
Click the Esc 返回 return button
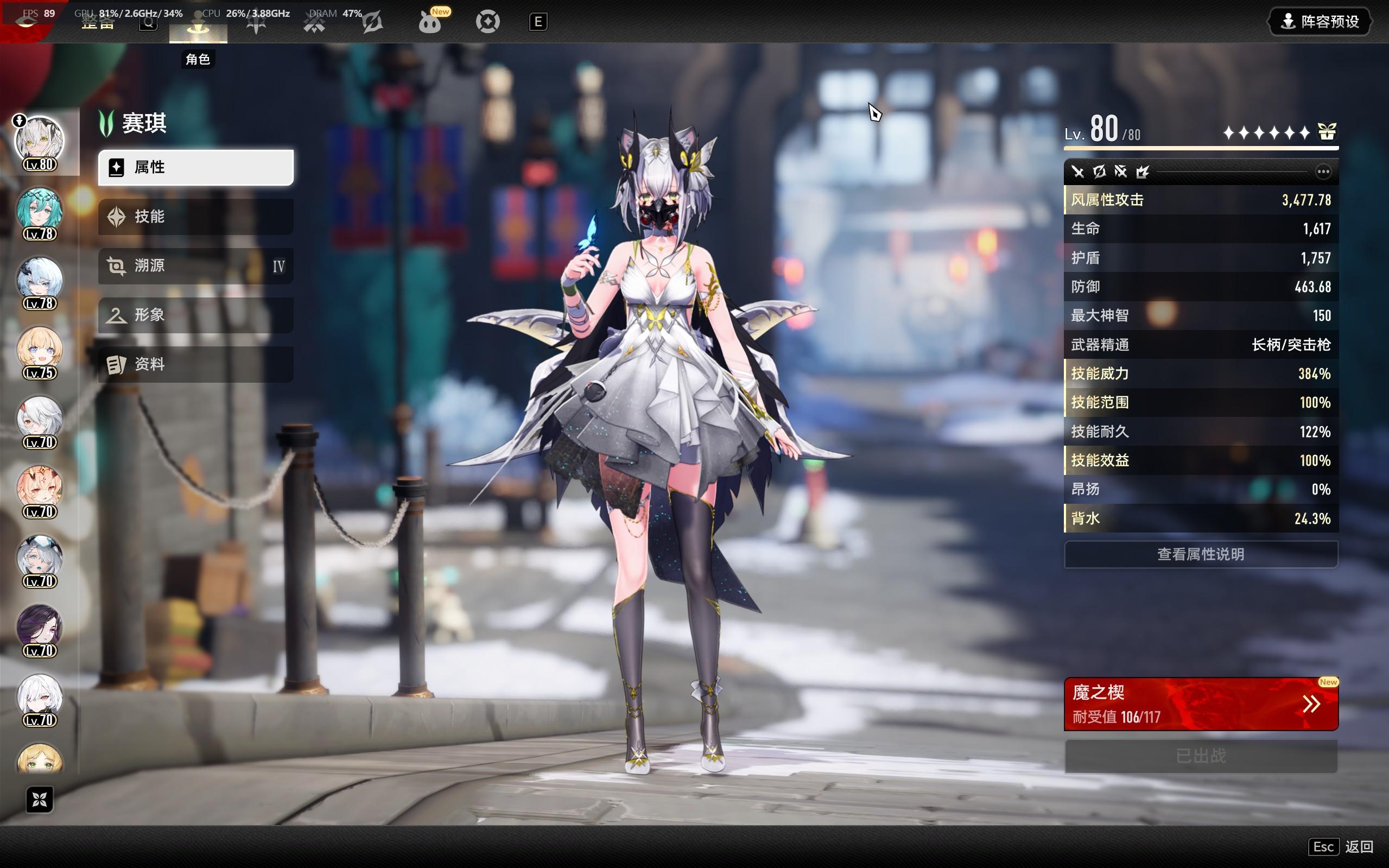pos(1341,846)
